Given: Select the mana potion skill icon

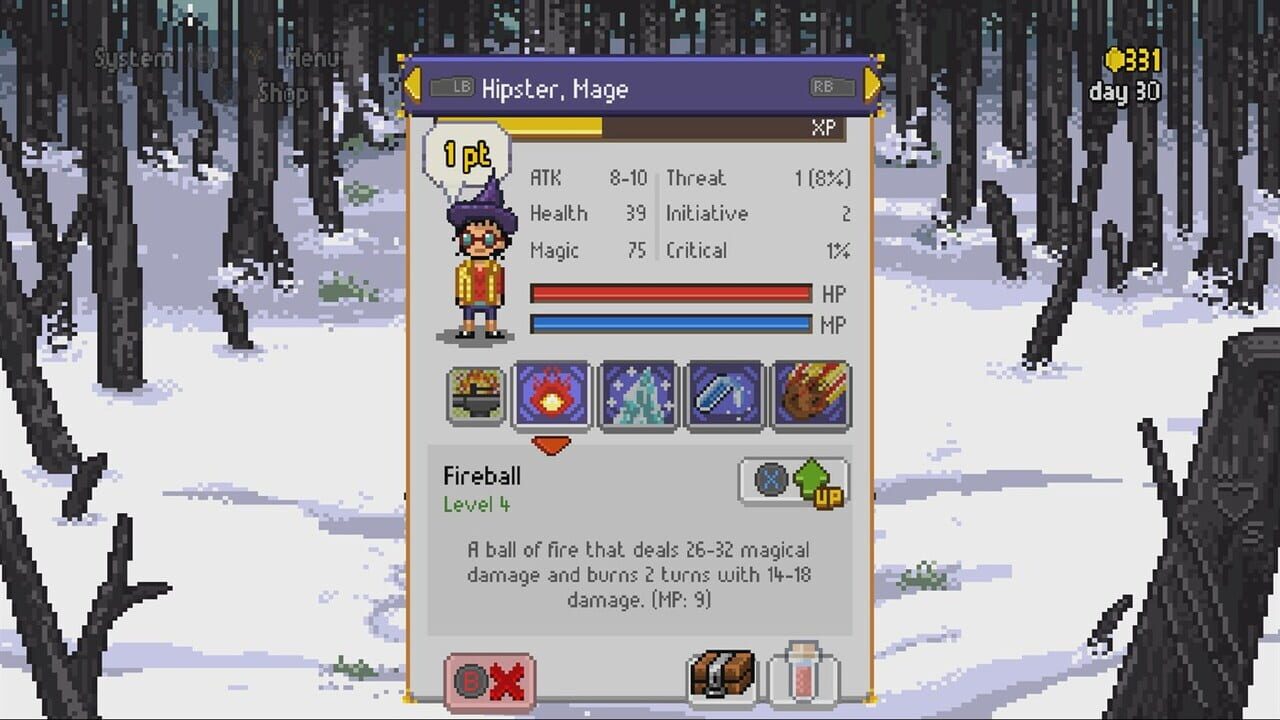Looking at the screenshot, I should click(x=725, y=397).
